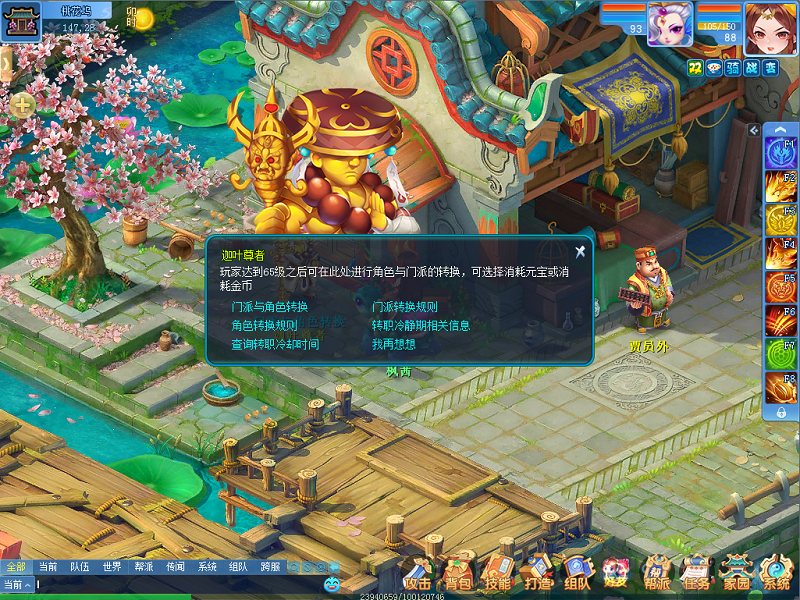Close the 迦叶尊者 dialogue box
This screenshot has height=600, width=800.
(x=580, y=252)
